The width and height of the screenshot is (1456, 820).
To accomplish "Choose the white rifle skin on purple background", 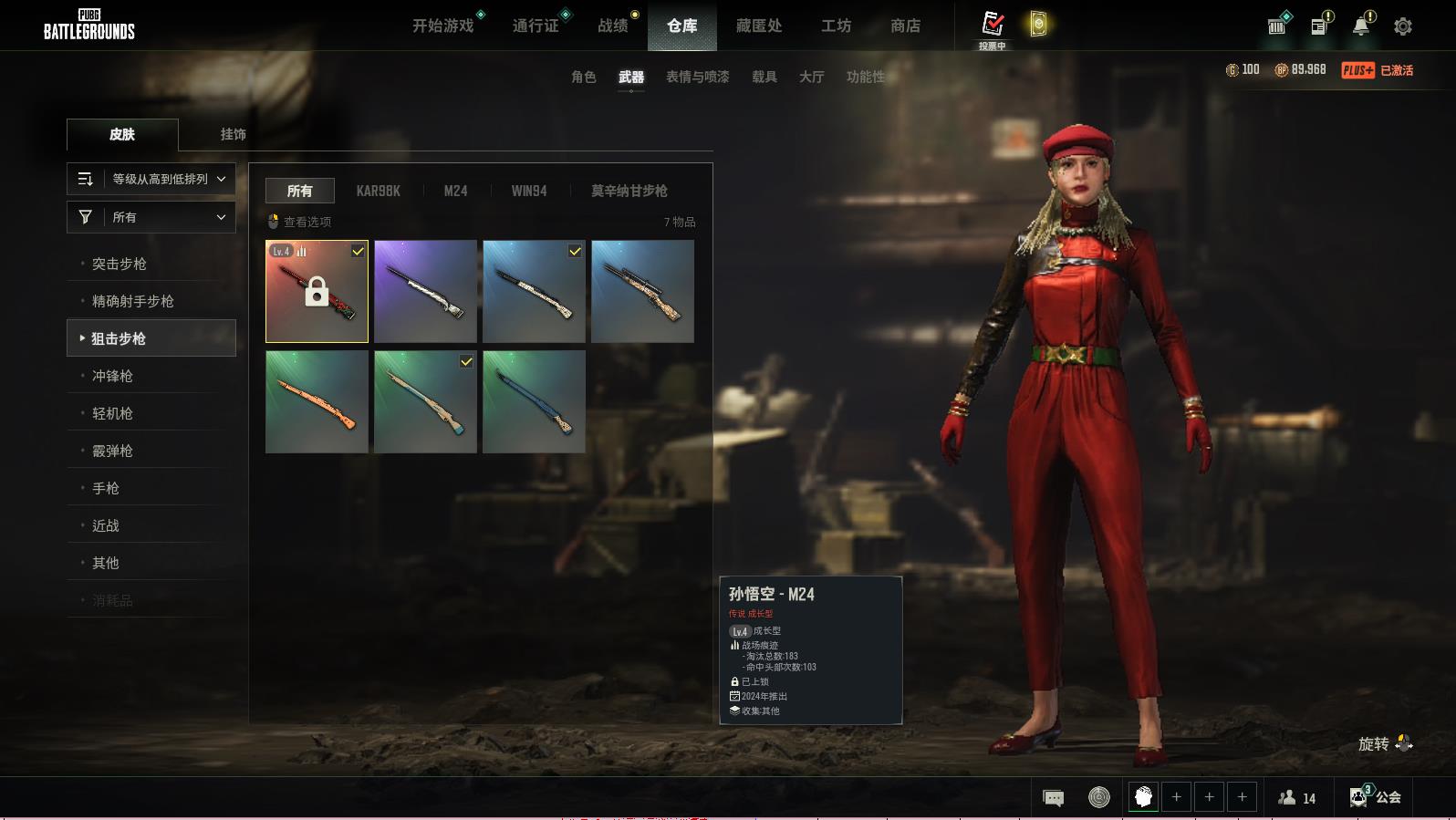I will tap(425, 292).
